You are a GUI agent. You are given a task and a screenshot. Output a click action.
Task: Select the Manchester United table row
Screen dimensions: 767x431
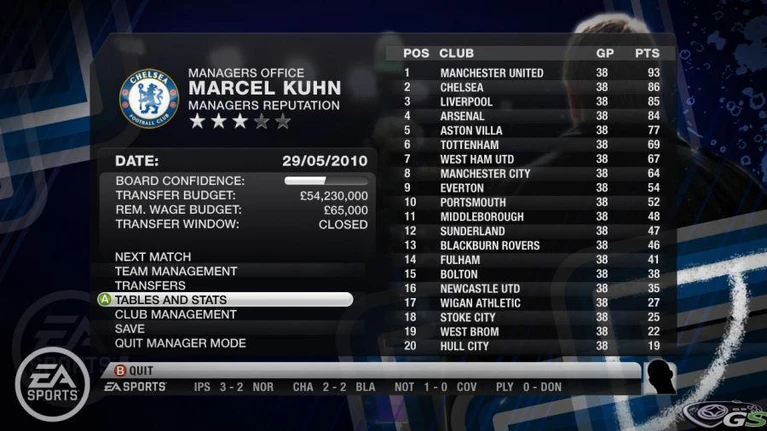[530, 73]
